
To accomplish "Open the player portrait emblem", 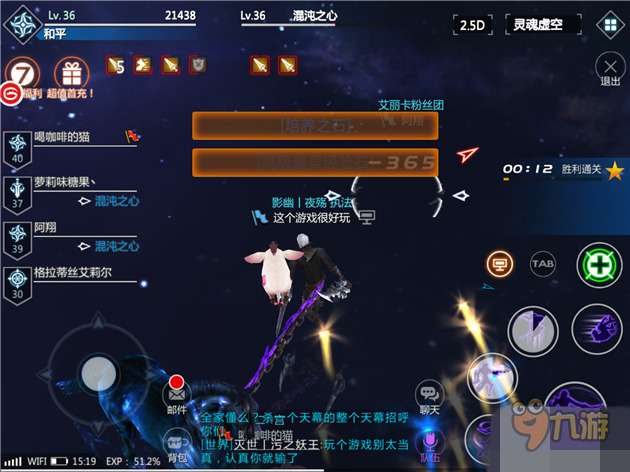I will [21, 25].
